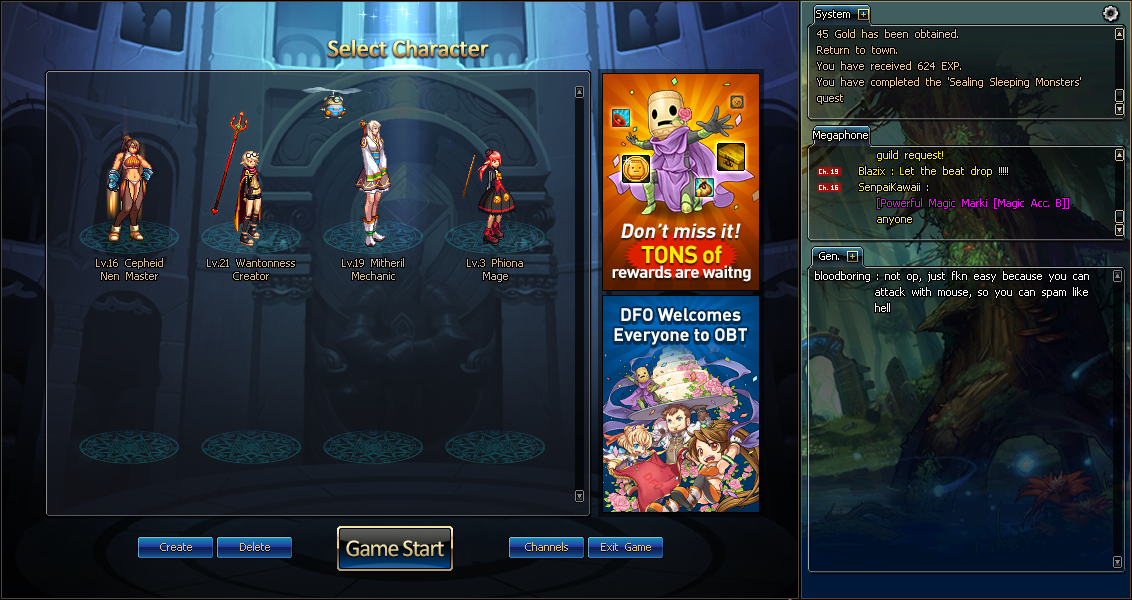Select Mitheril the Mechanic
The image size is (1132, 600).
[x=373, y=185]
